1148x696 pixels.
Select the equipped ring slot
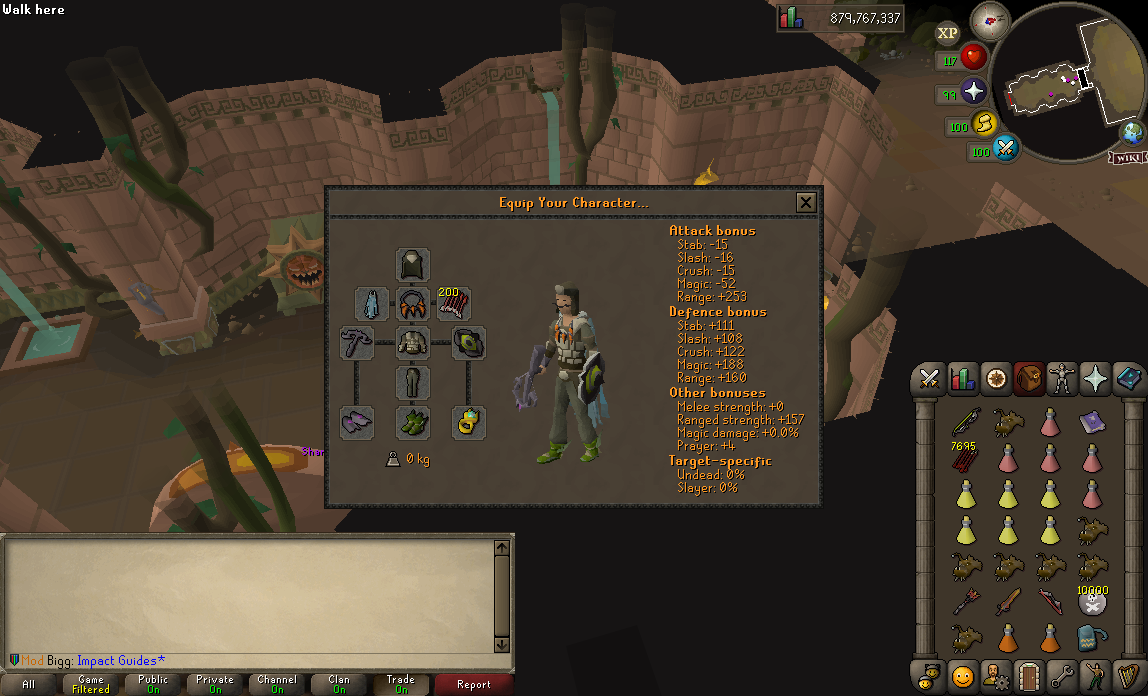click(x=467, y=422)
